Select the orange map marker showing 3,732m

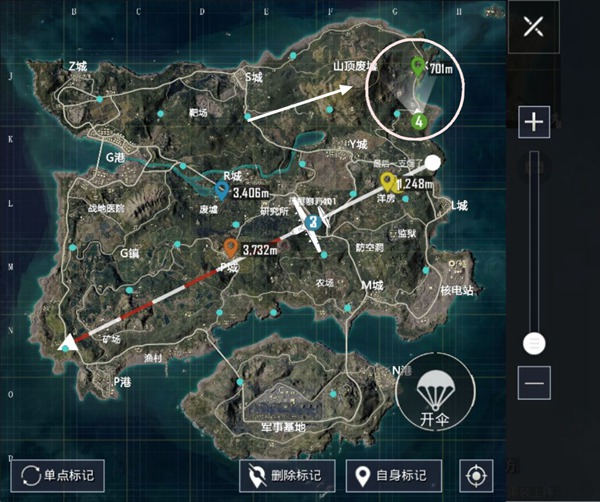point(231,247)
